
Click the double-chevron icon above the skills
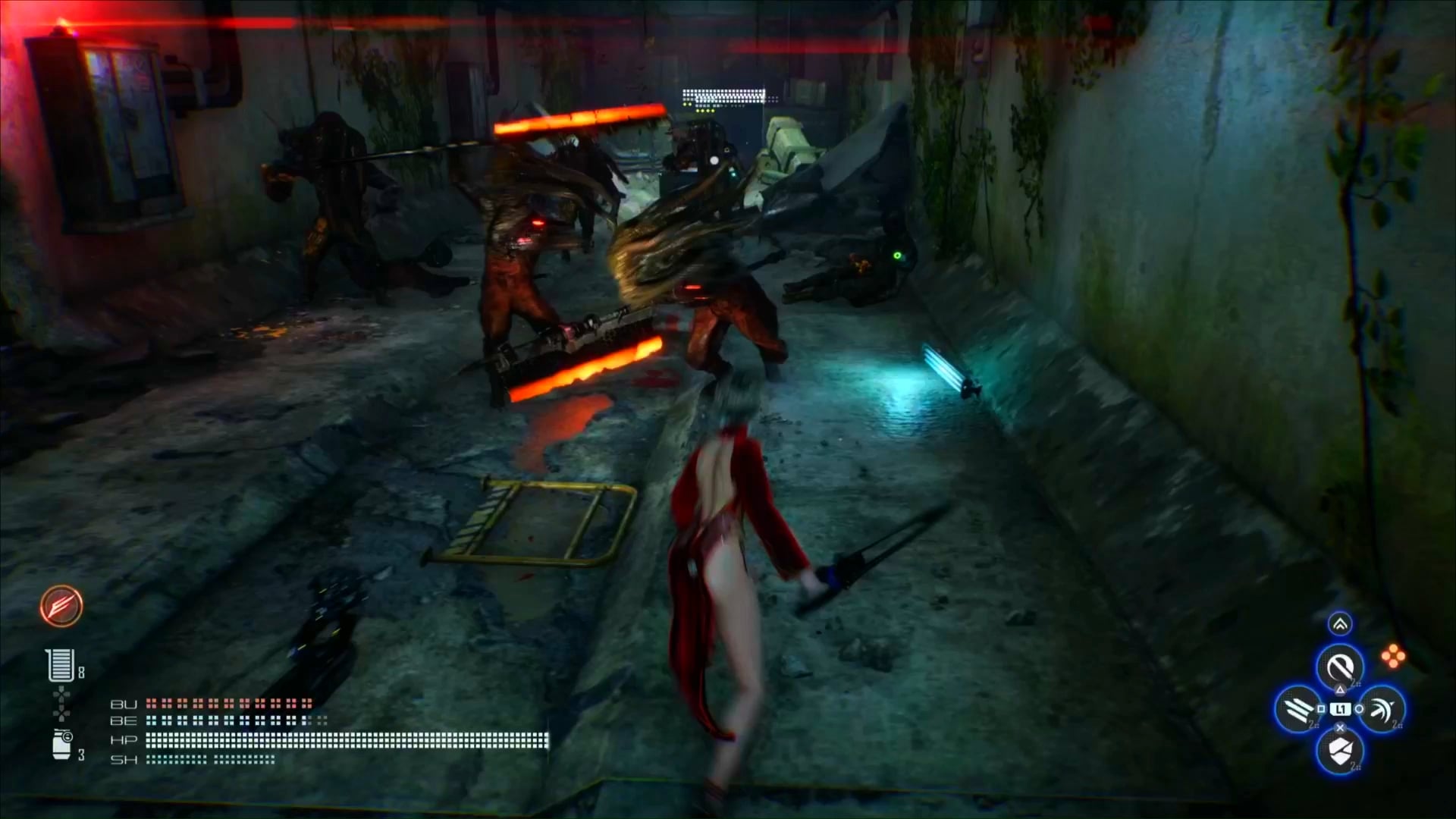1340,624
